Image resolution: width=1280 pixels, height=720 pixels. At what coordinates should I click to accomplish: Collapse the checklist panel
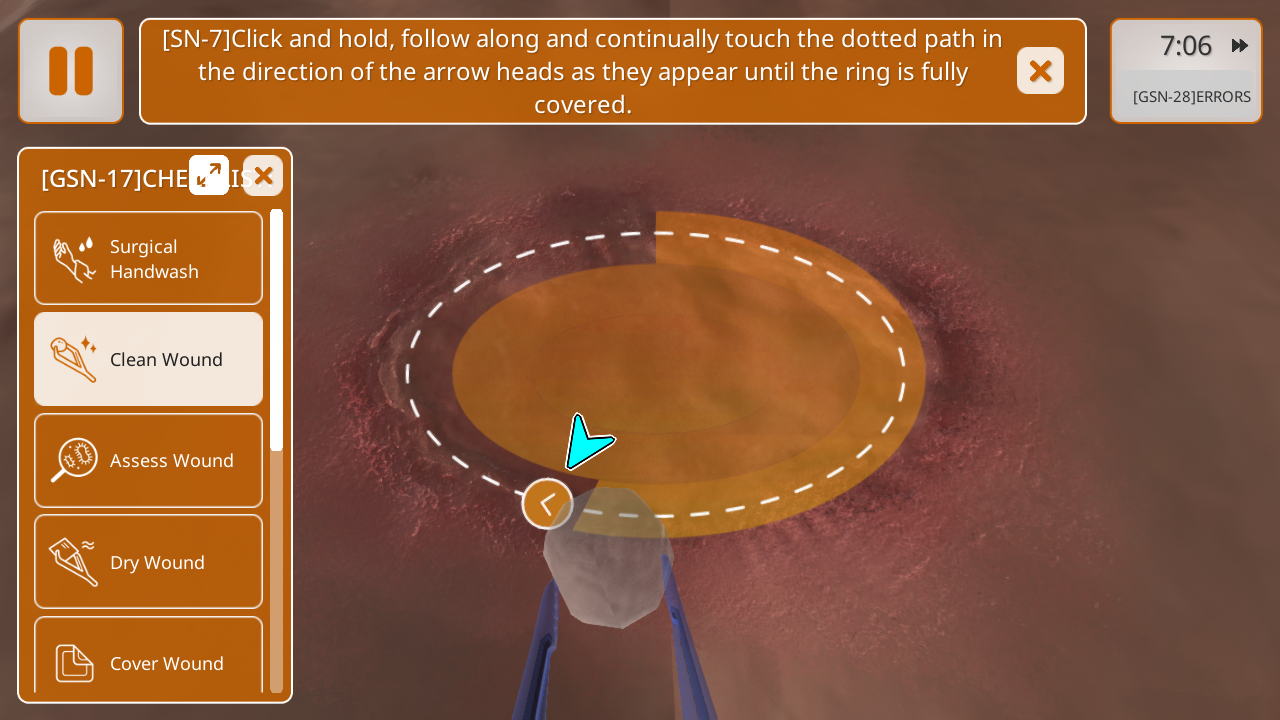click(209, 175)
